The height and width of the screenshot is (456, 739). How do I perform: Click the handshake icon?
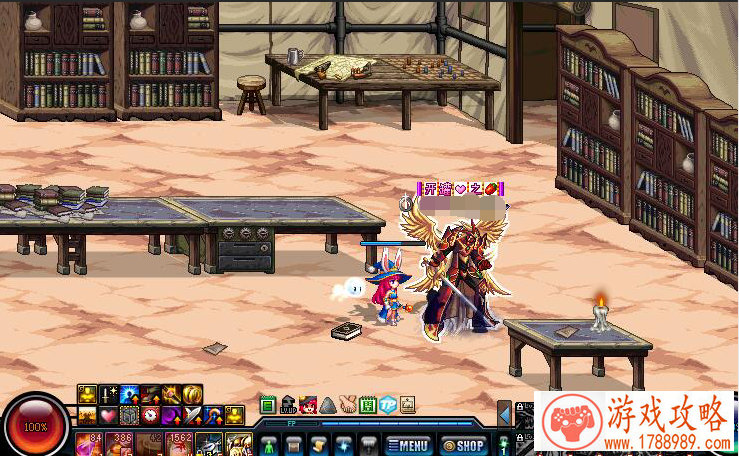tap(348, 405)
